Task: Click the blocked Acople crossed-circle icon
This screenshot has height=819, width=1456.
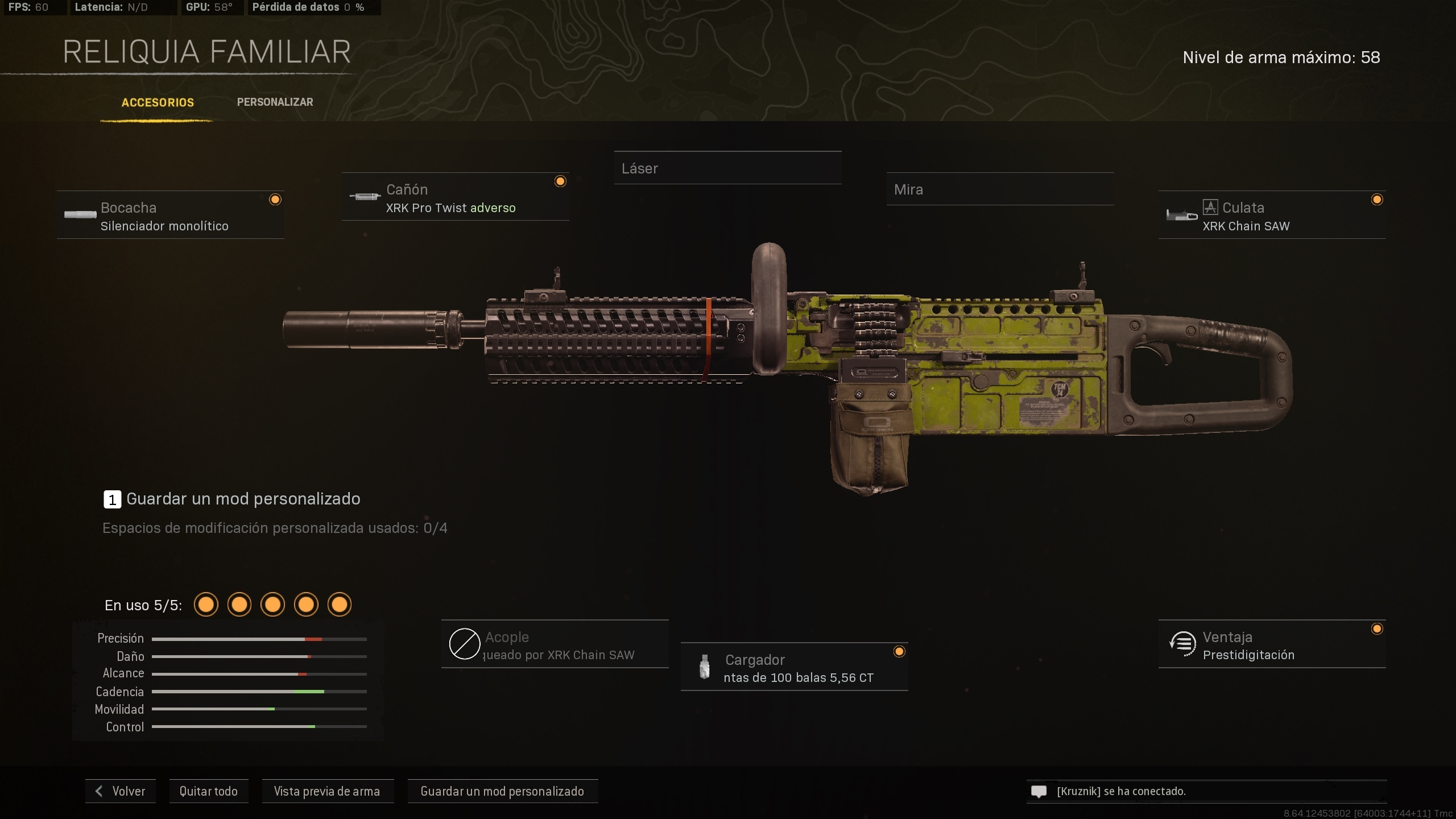Action: (x=465, y=644)
